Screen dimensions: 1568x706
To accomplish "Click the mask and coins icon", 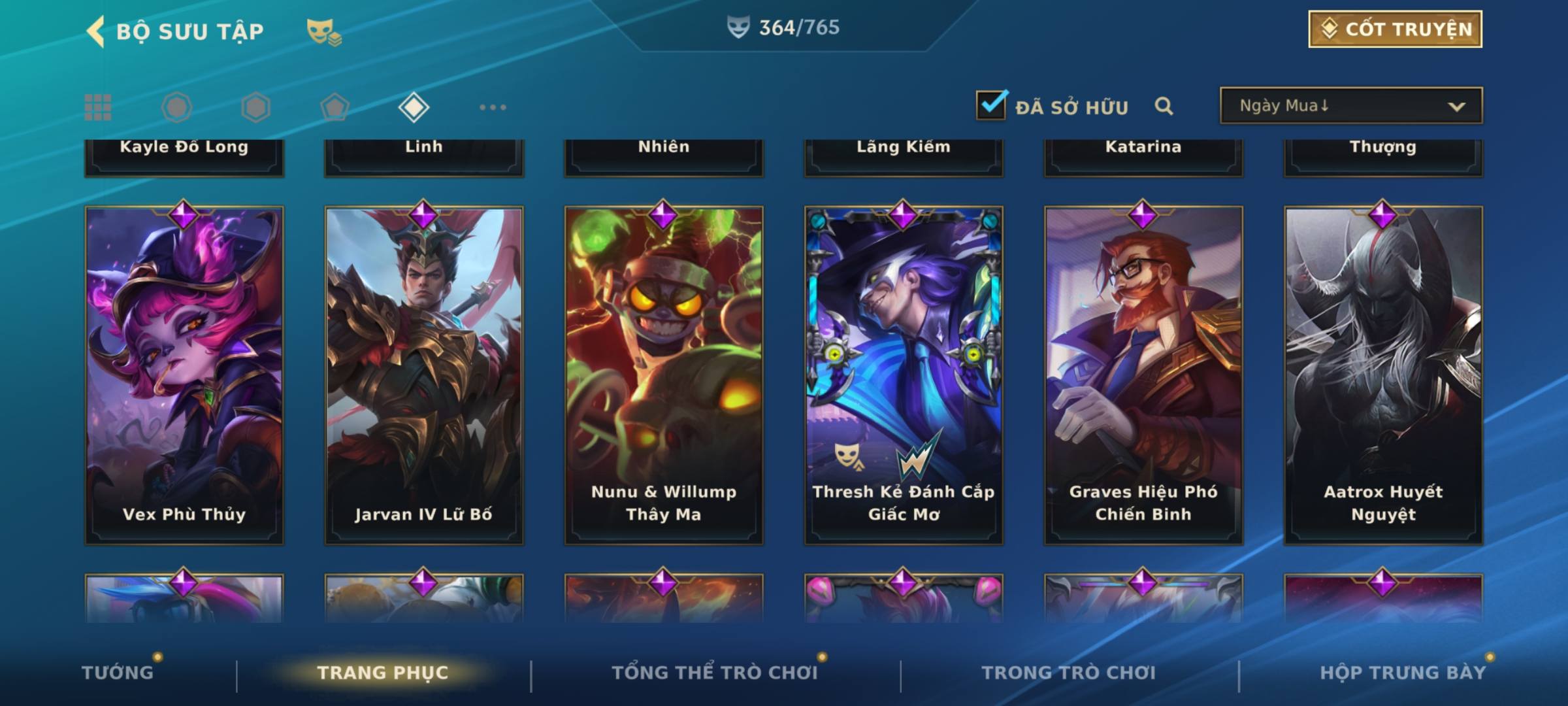I will (x=323, y=31).
